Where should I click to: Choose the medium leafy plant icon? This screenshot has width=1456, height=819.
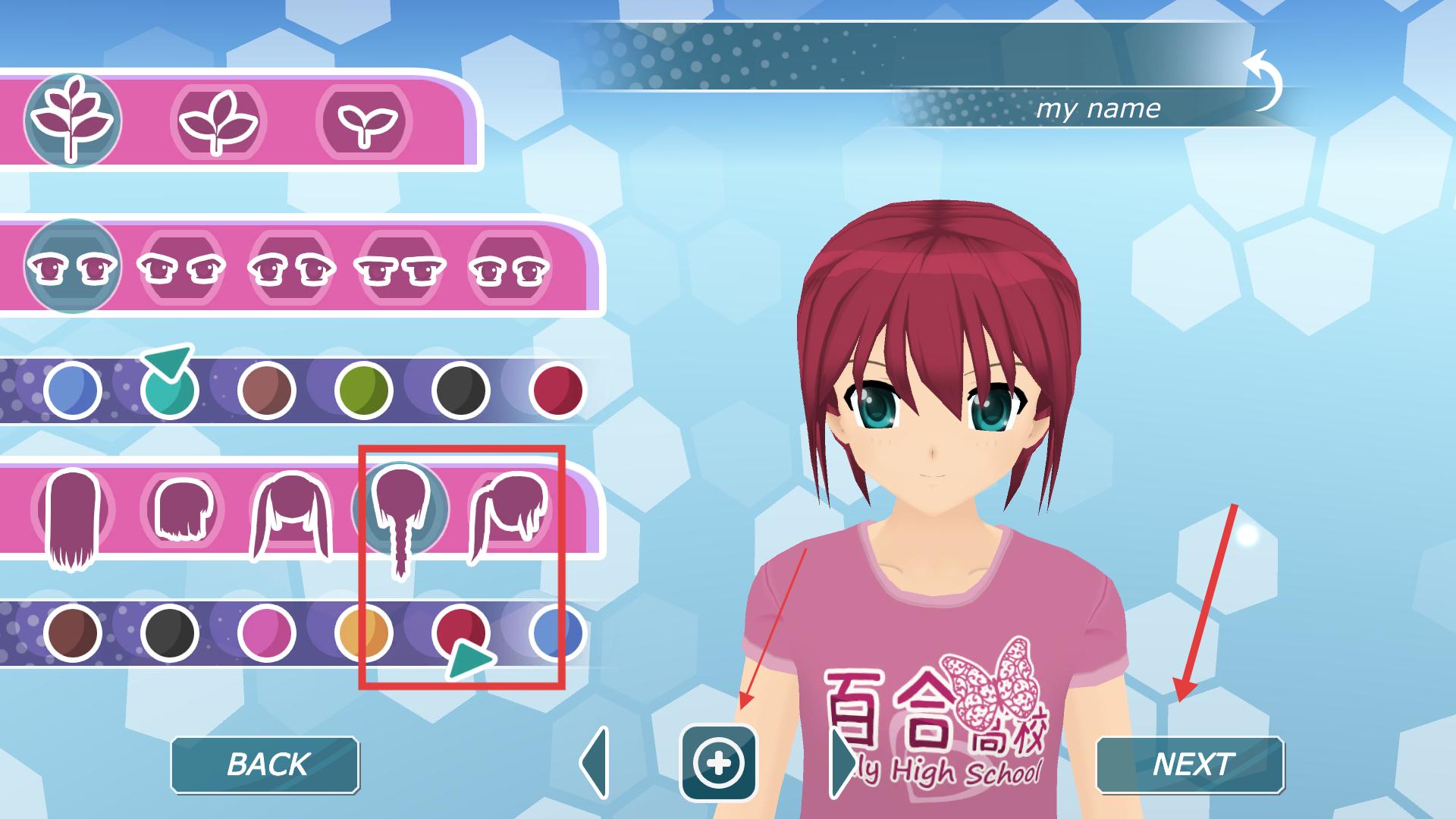tap(218, 121)
